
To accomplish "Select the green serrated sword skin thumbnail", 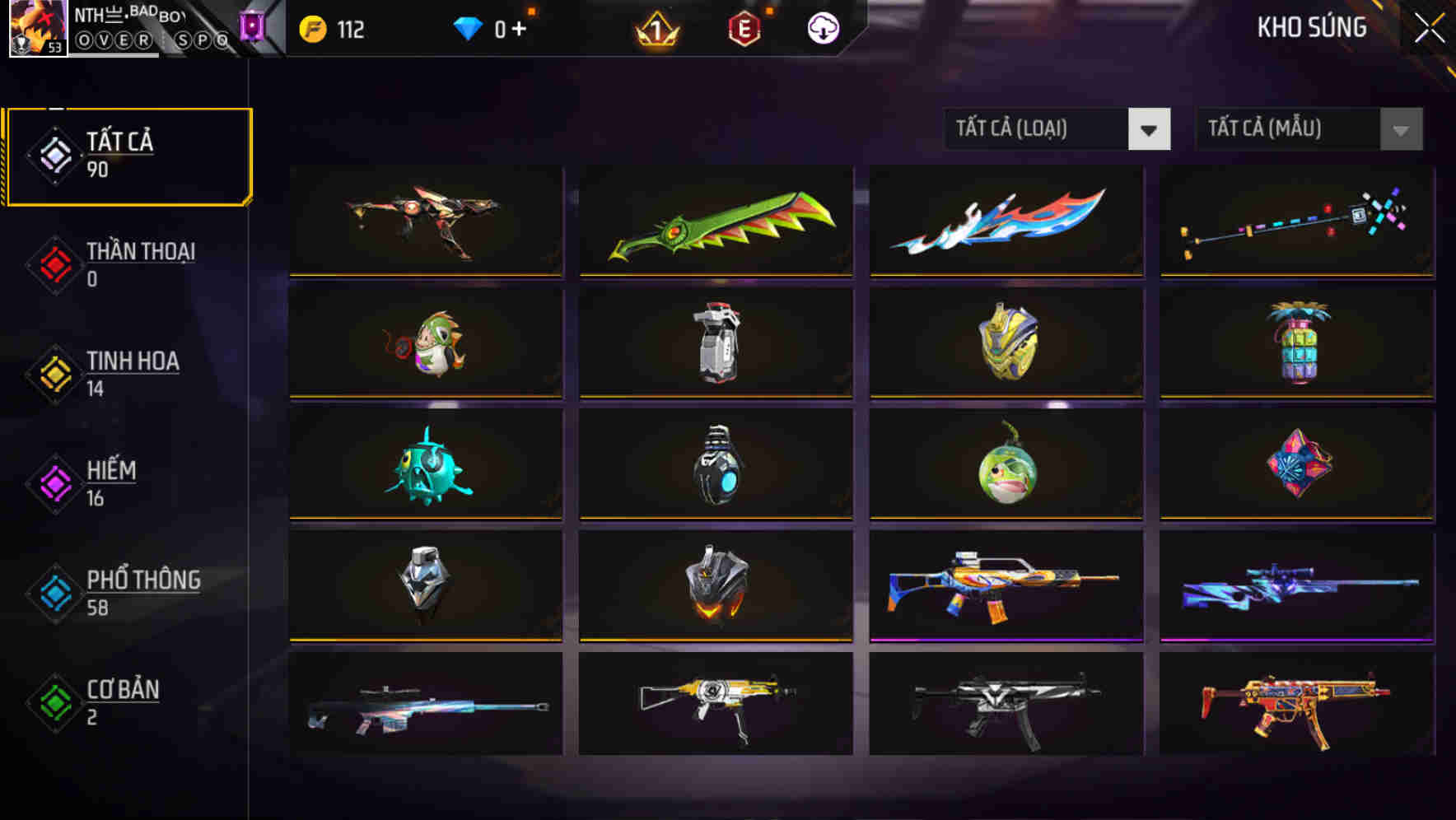I will pyautogui.click(x=715, y=222).
